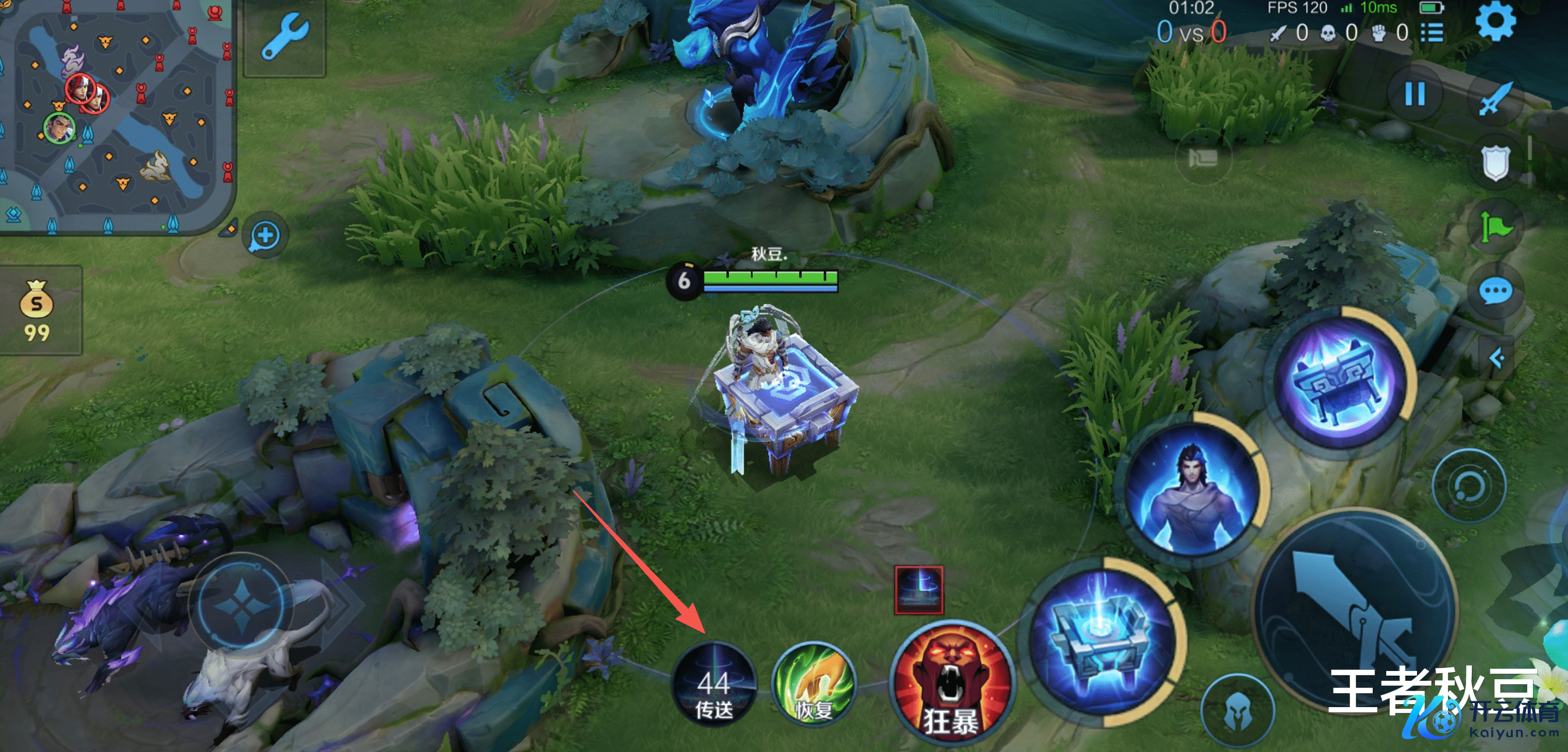Open the settings gear menu

point(1495,22)
